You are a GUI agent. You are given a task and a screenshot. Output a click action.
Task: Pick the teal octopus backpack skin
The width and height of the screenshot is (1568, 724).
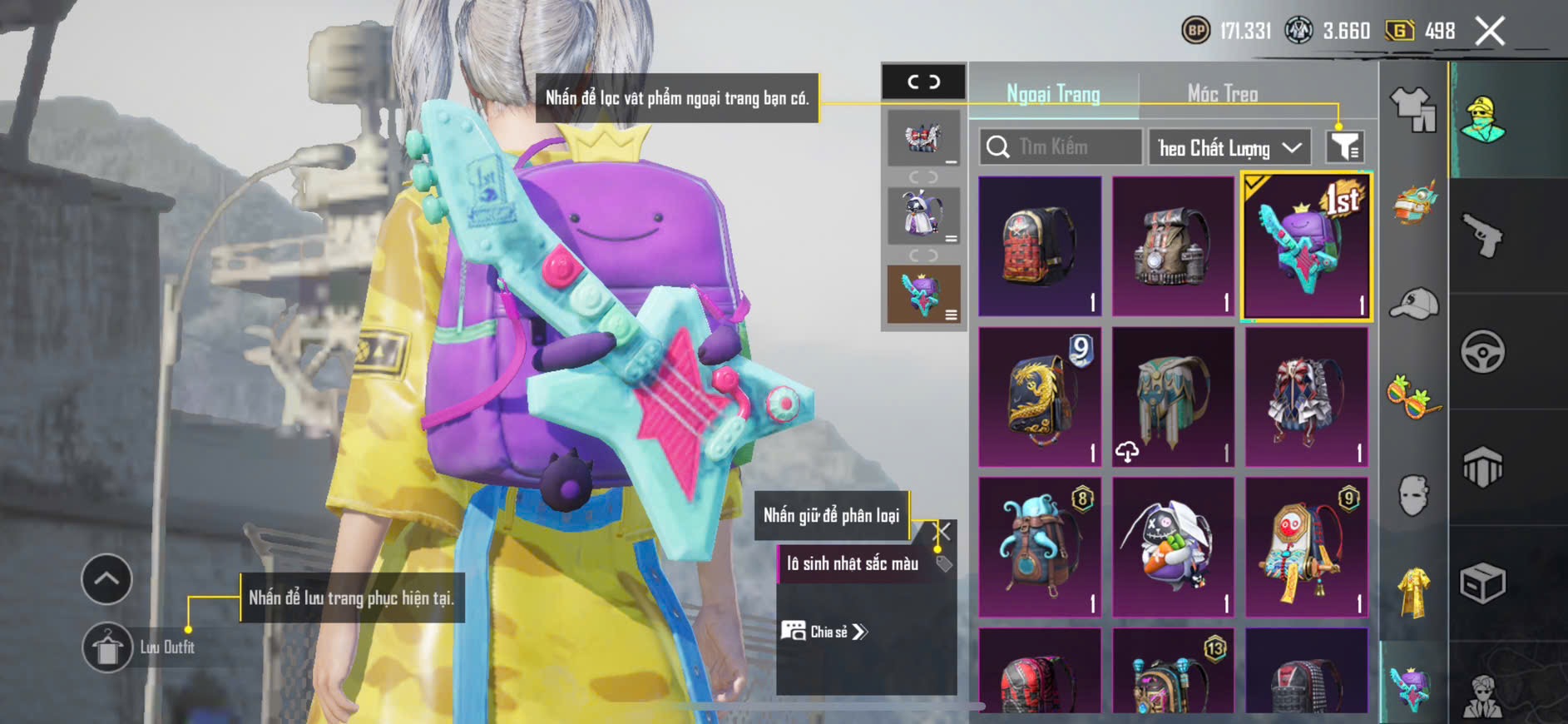pos(1040,547)
